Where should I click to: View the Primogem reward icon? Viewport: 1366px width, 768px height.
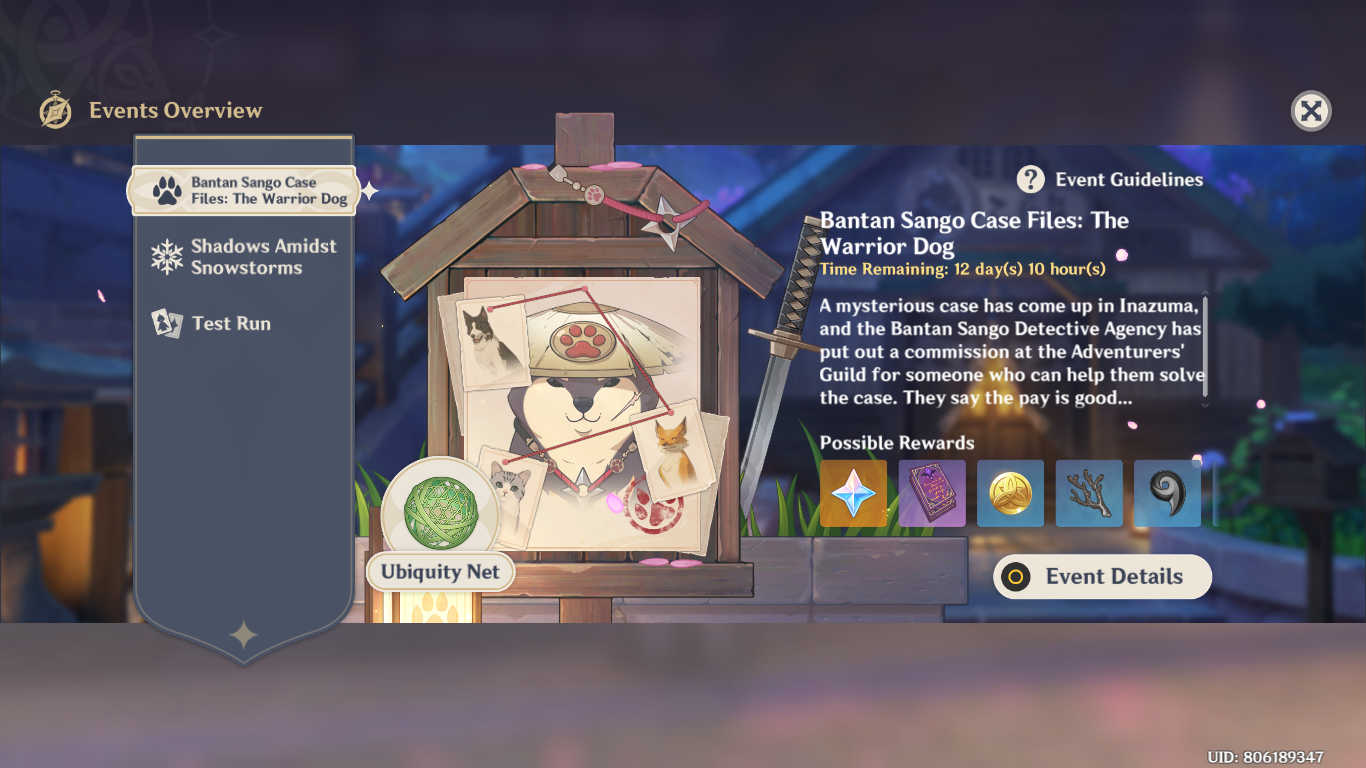[x=853, y=493]
